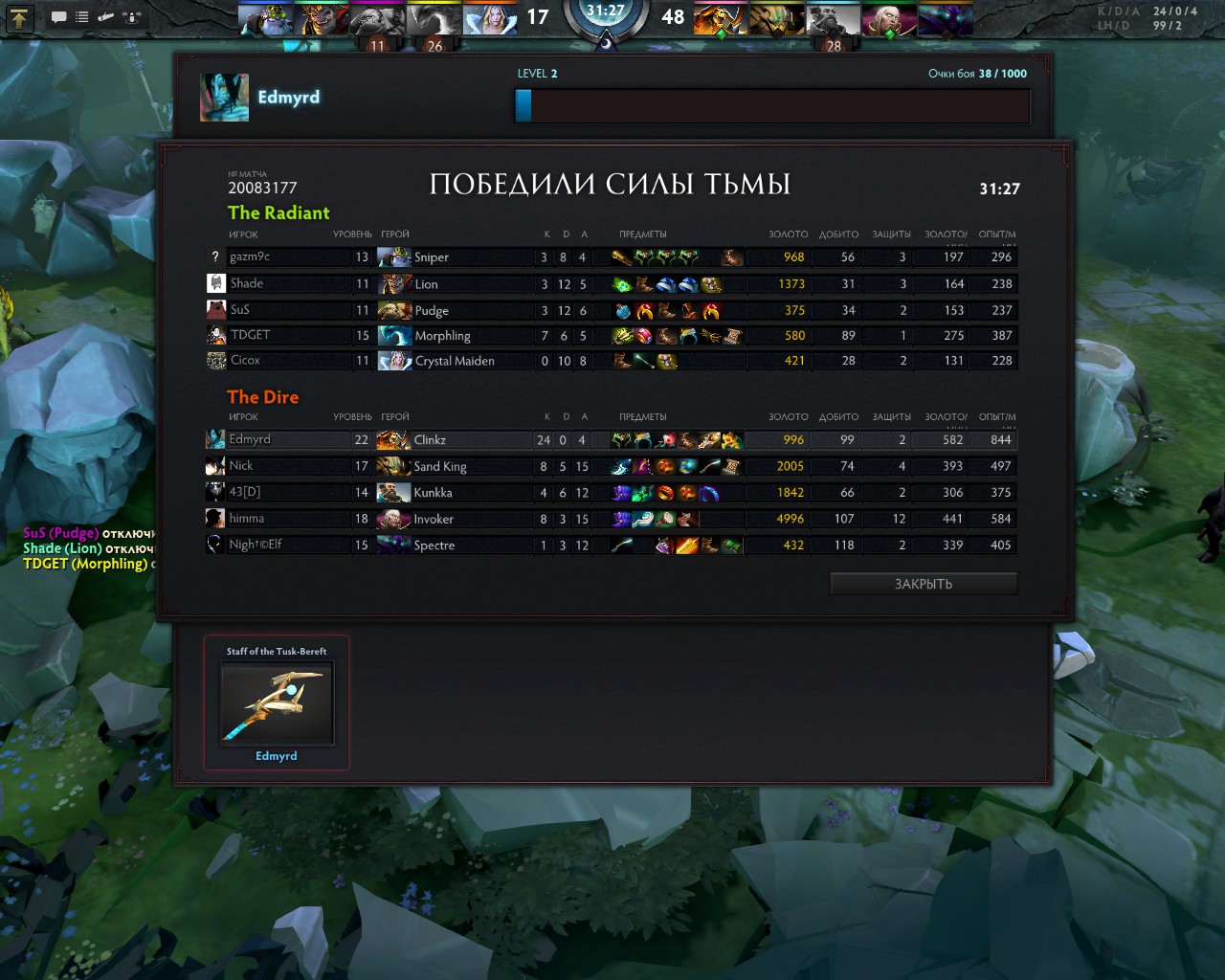Viewport: 1225px width, 980px height.
Task: Click the battle points progress bar
Action: (x=771, y=106)
